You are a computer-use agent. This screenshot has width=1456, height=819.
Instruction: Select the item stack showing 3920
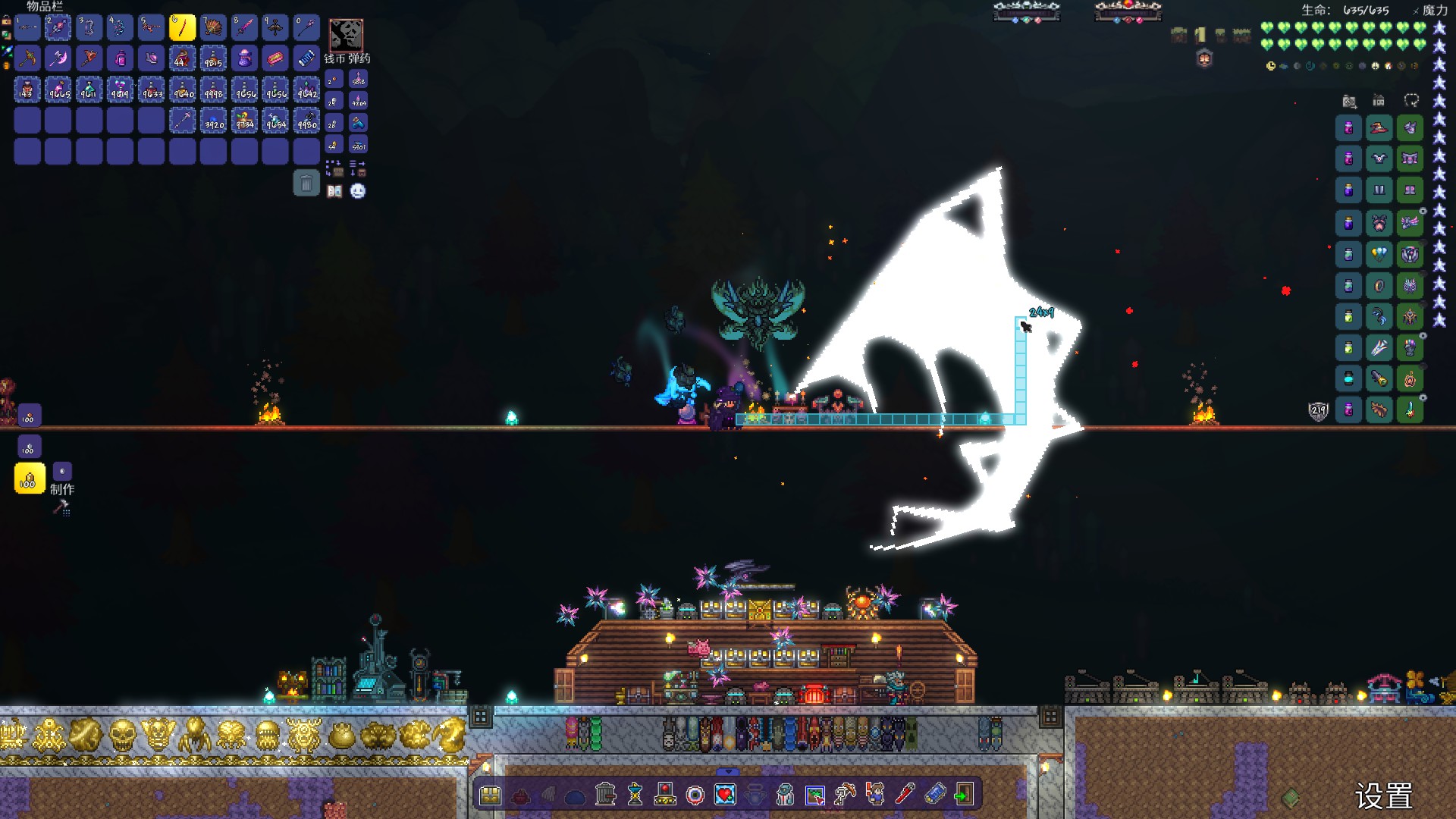click(213, 121)
